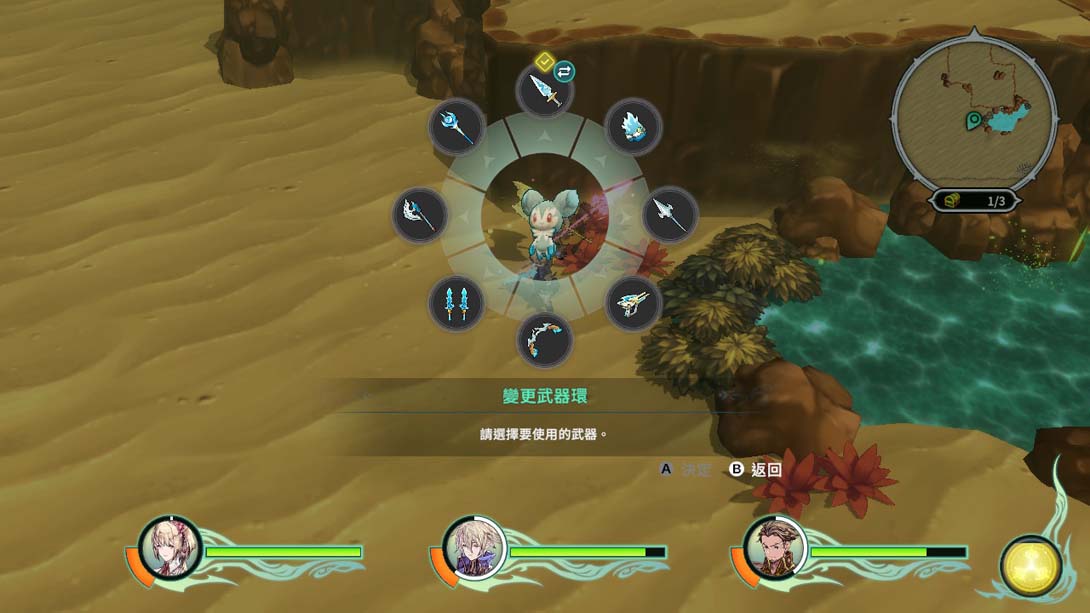The height and width of the screenshot is (613, 1090).
Task: Select the spear weapon icon
Action: point(669,214)
